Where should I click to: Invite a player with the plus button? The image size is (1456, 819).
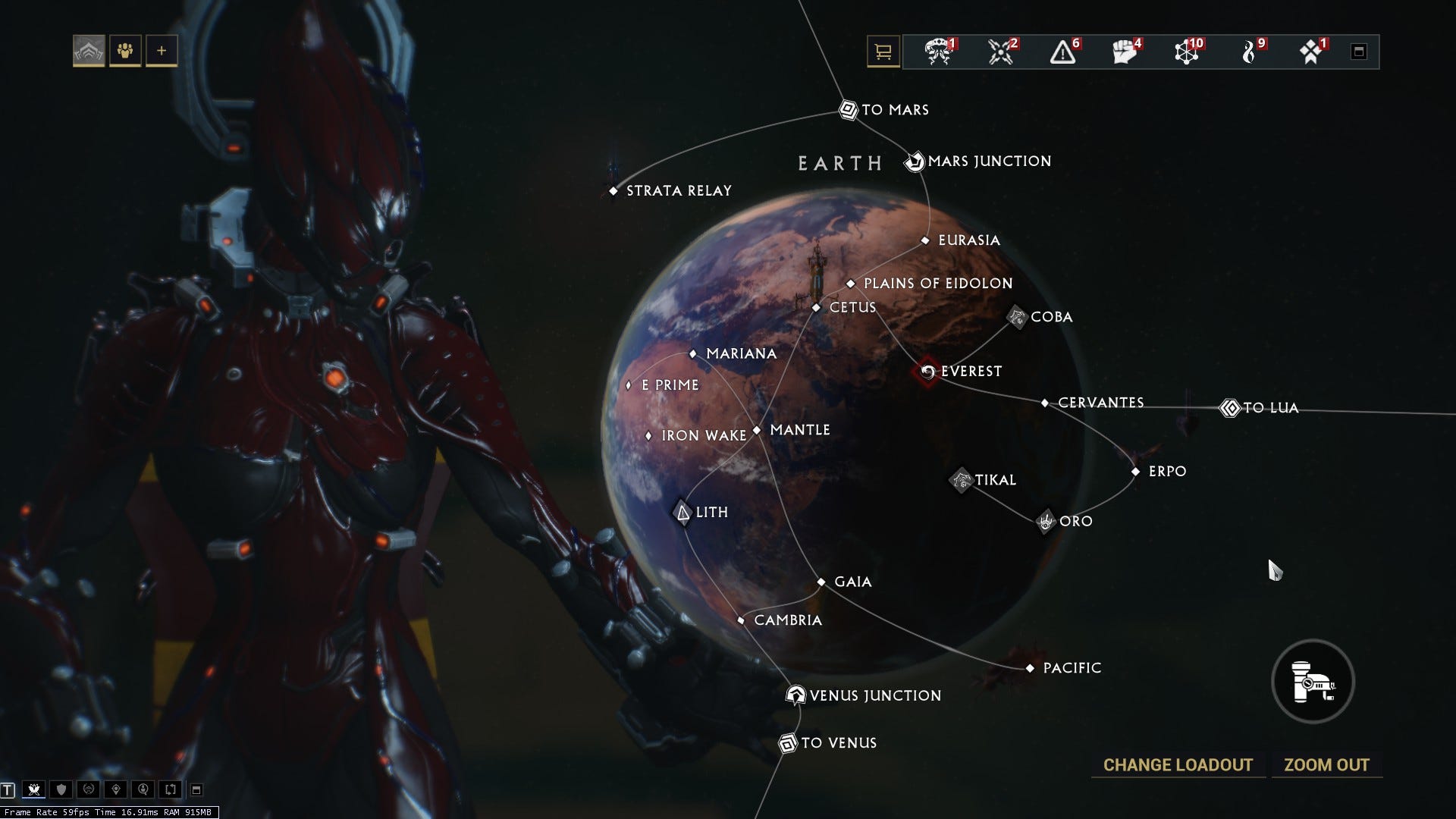tap(162, 51)
